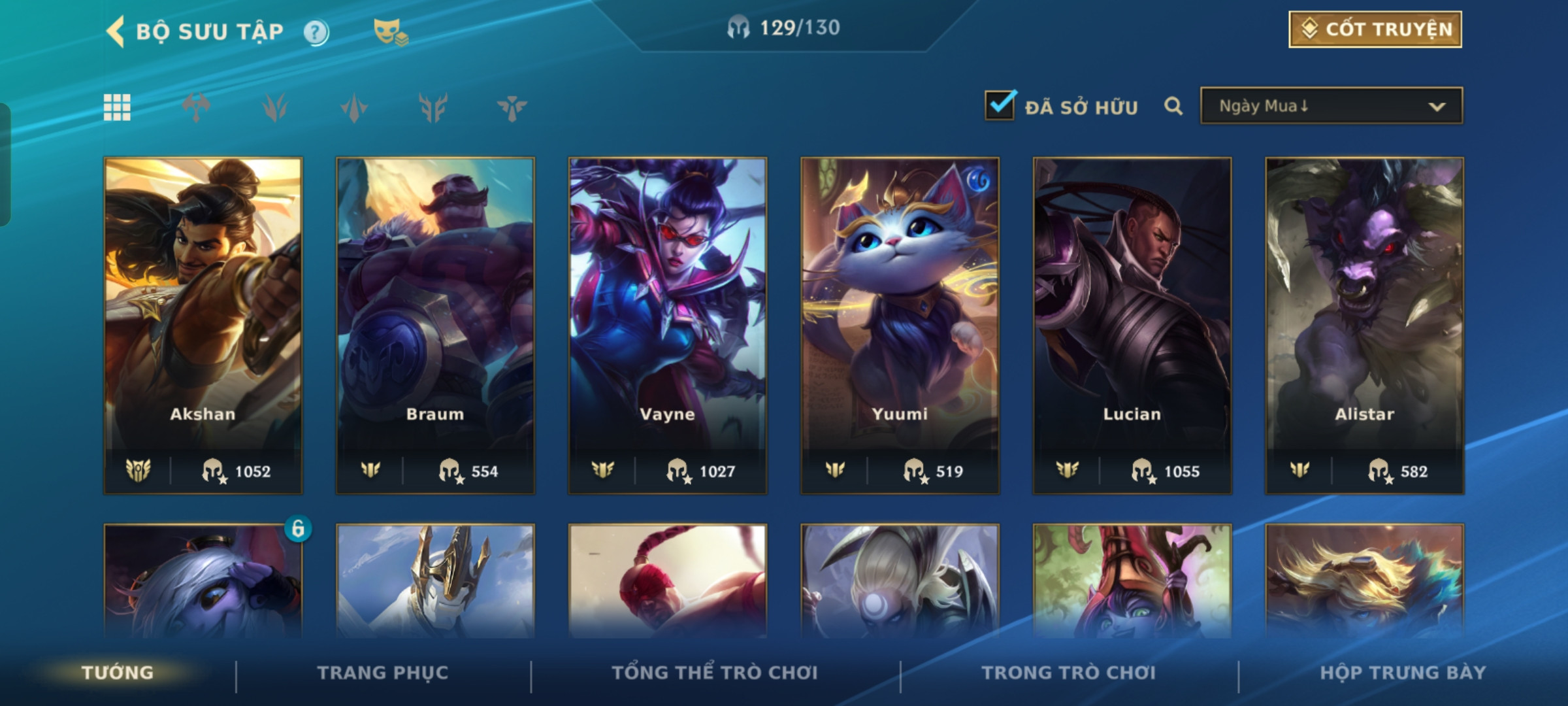Select the Lucian champion card
Image resolution: width=1568 pixels, height=706 pixels.
coord(1132,325)
